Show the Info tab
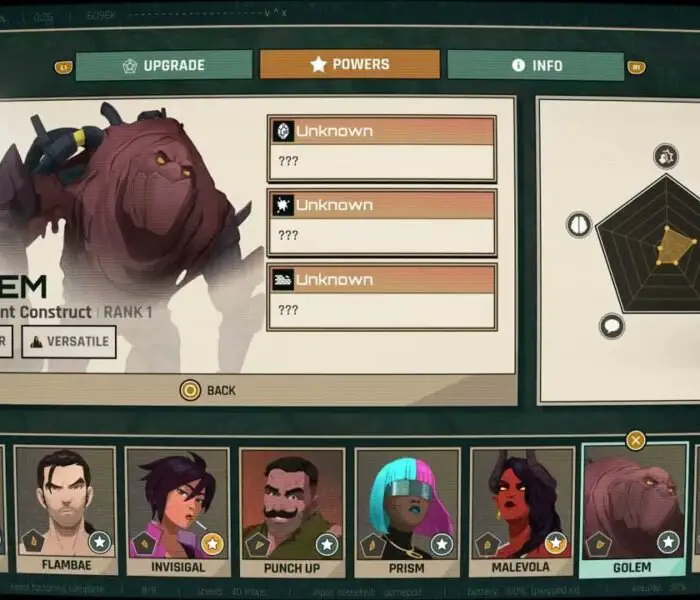This screenshot has height=600, width=700. pyautogui.click(x=536, y=66)
